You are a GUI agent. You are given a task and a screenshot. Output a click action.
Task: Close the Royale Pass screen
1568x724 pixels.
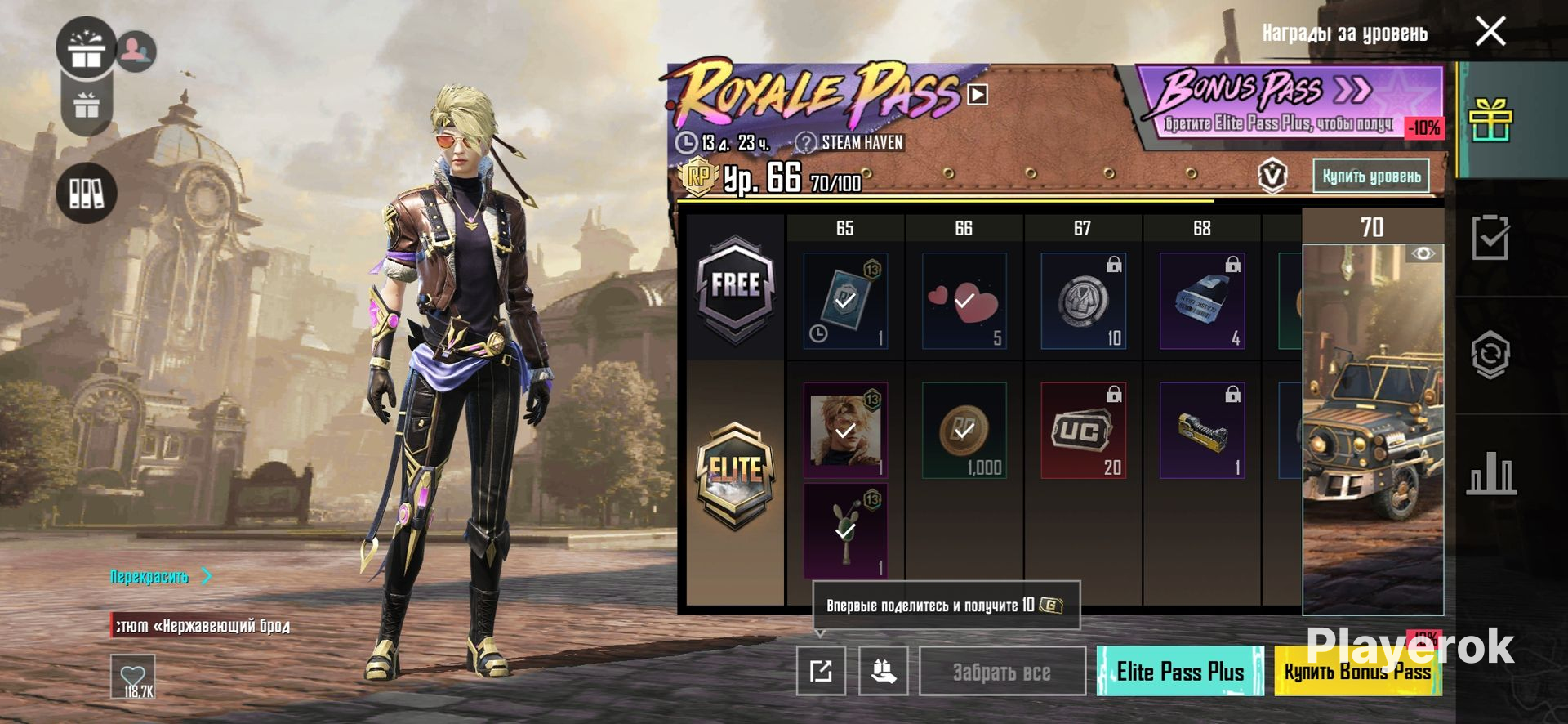[x=1490, y=32]
